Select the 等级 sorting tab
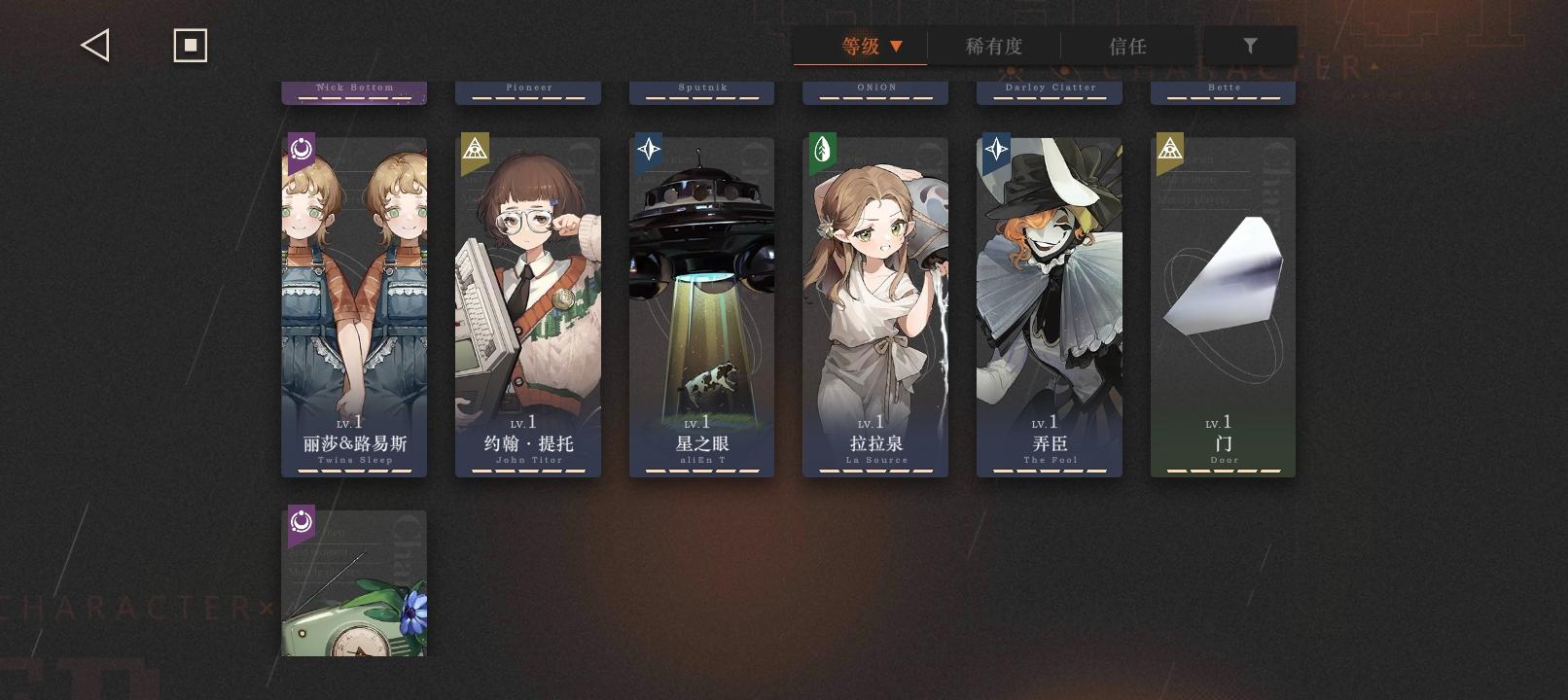 [x=858, y=46]
